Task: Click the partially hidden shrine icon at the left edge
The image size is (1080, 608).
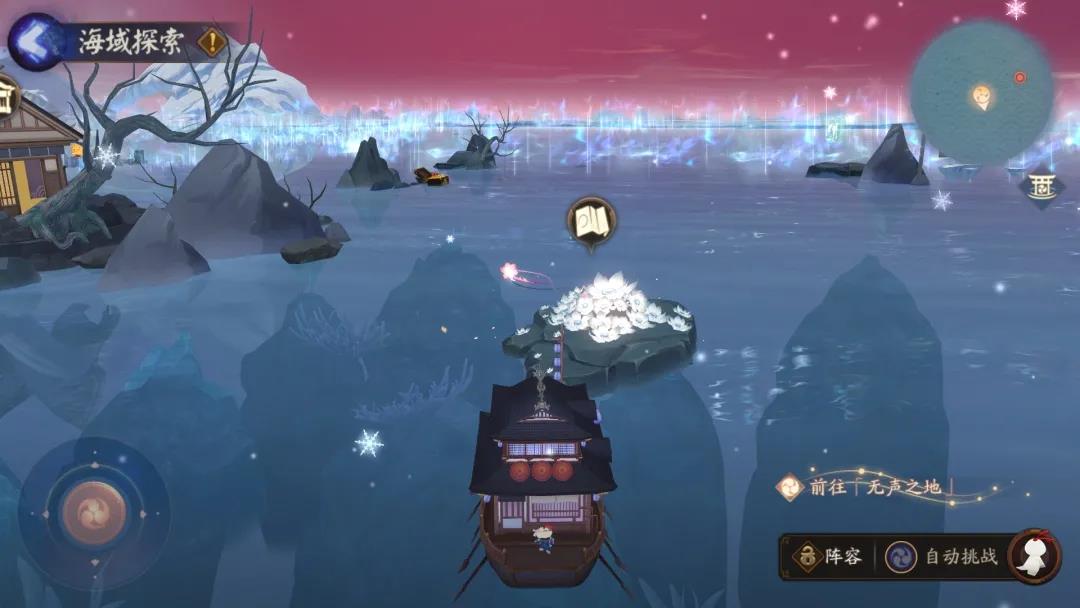Action: point(6,95)
